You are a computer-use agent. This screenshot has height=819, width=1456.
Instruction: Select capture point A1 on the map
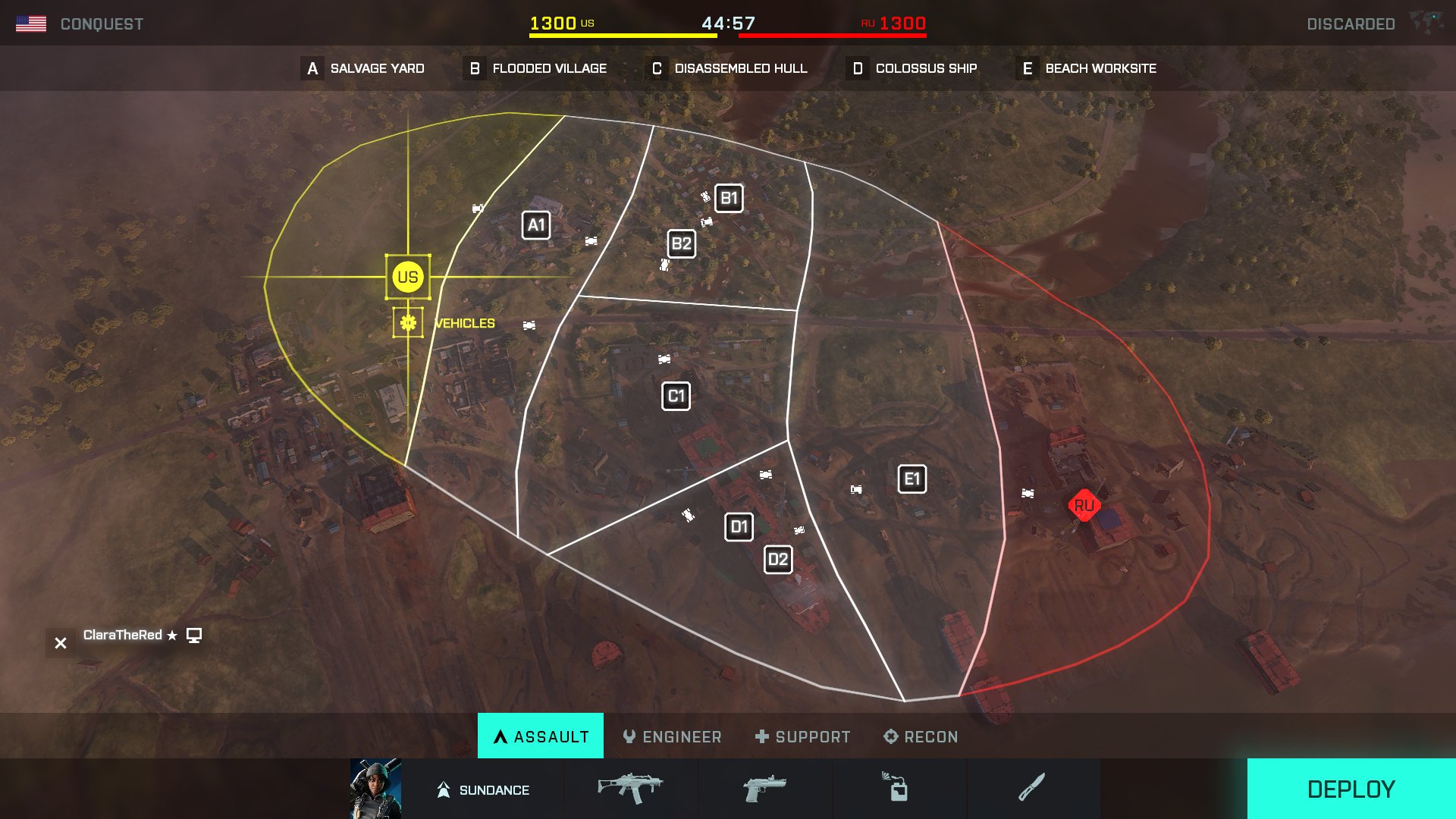(536, 225)
